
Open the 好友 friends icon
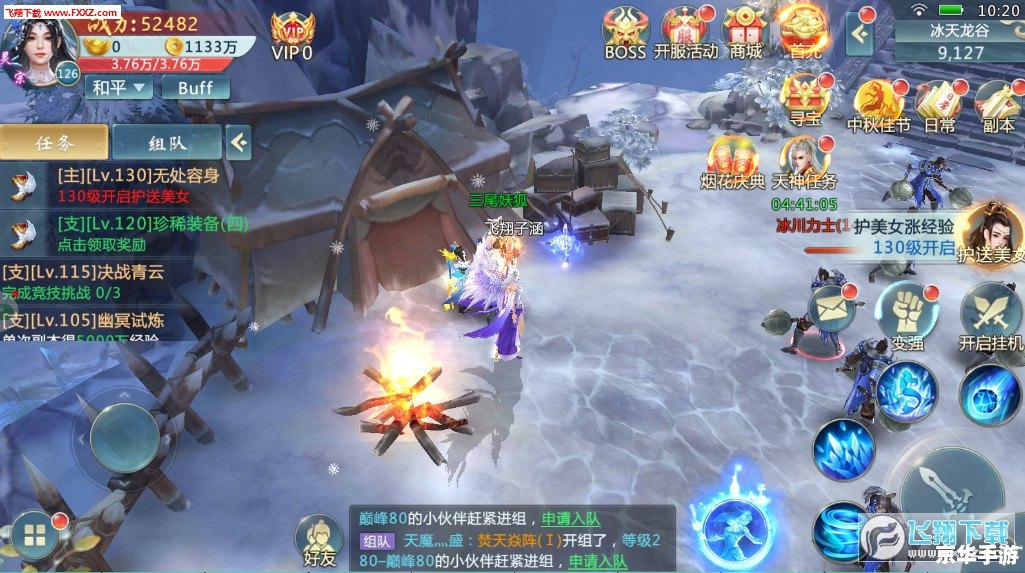(x=319, y=540)
